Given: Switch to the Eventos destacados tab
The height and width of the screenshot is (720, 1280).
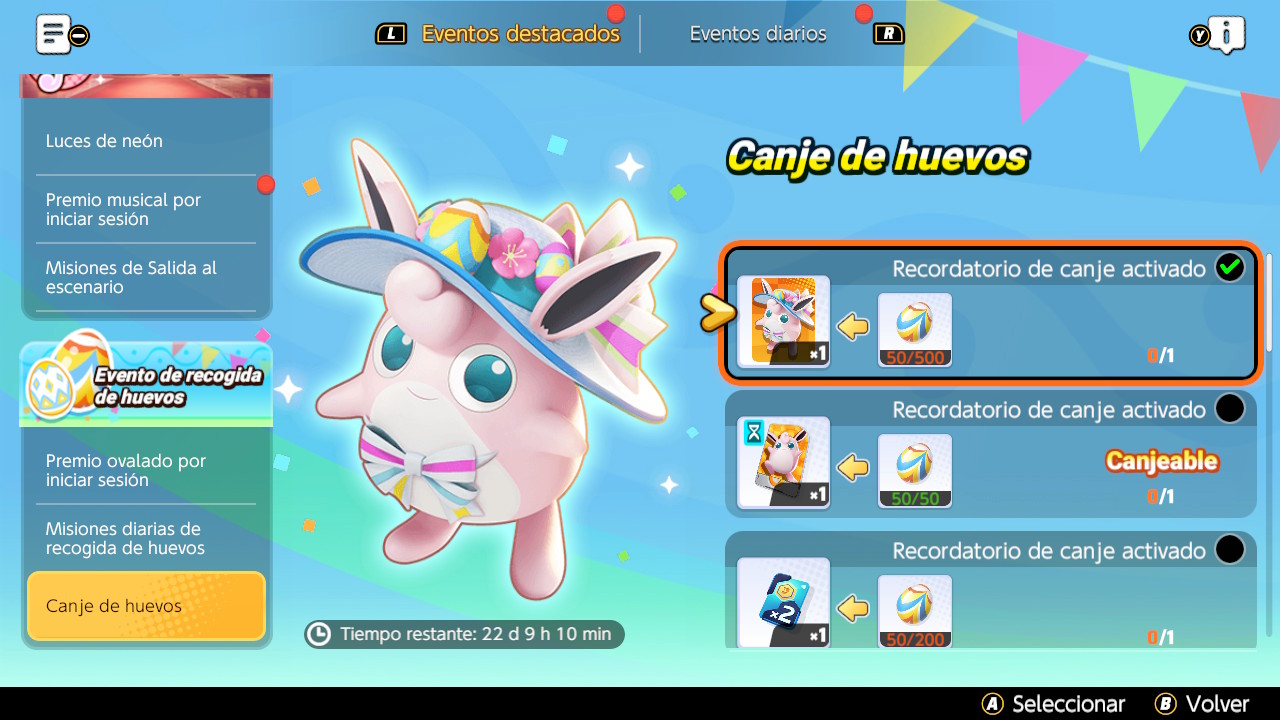Looking at the screenshot, I should pyautogui.click(x=520, y=34).
